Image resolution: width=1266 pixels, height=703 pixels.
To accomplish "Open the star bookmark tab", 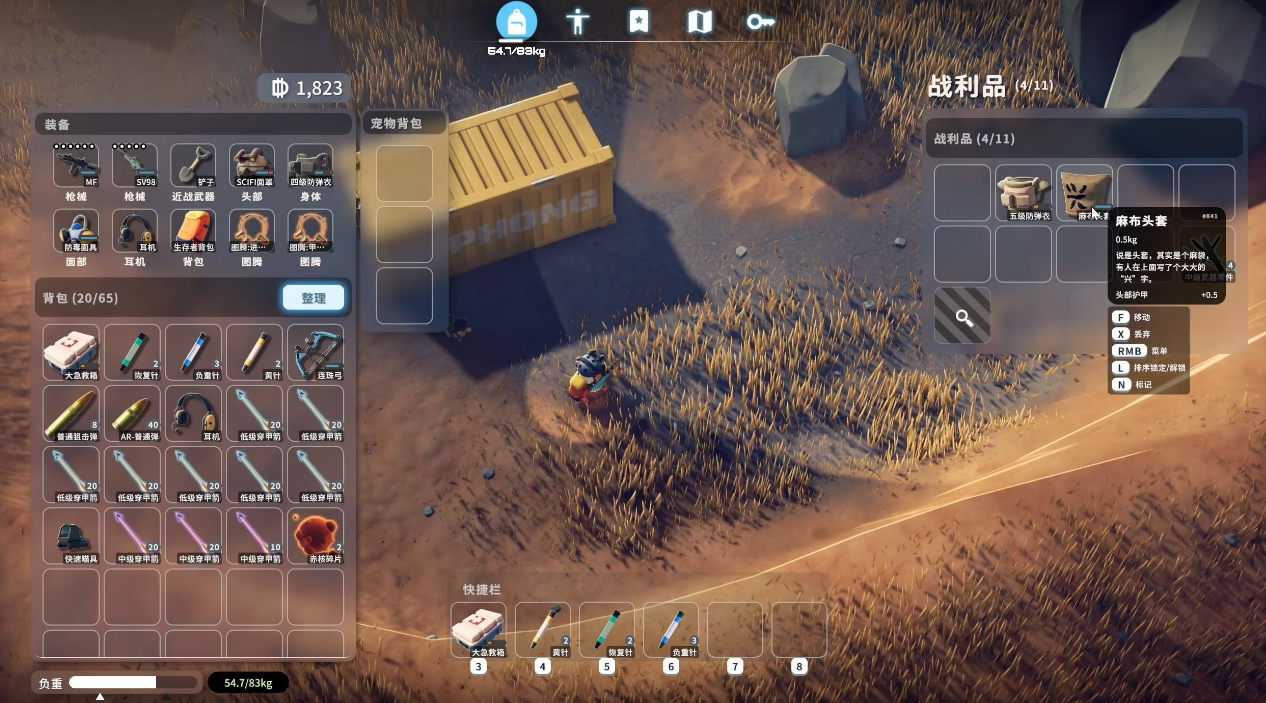I will [639, 21].
